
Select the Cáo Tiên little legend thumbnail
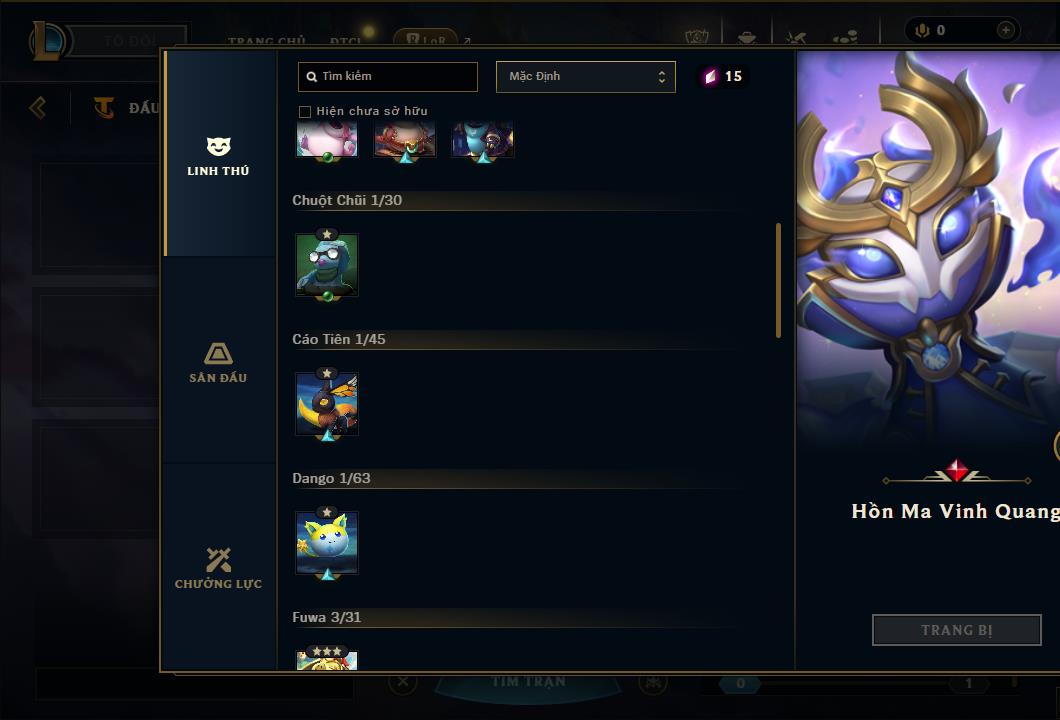pyautogui.click(x=327, y=404)
